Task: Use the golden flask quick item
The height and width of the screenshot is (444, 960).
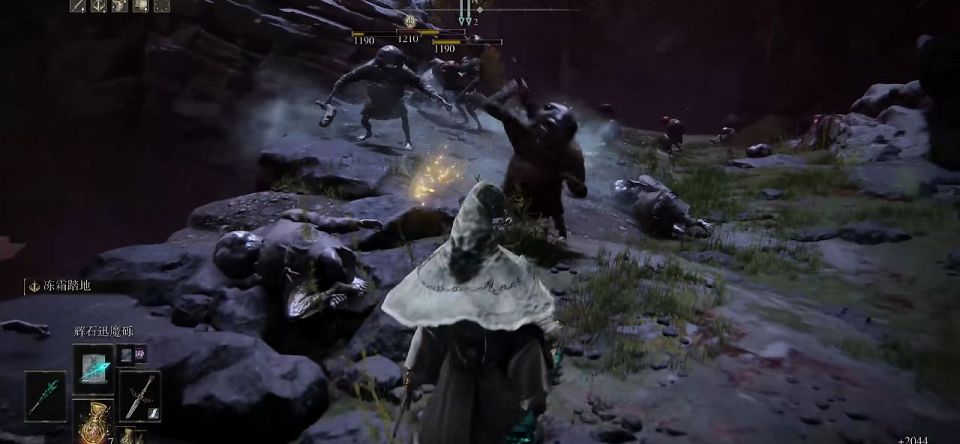Action: click(93, 422)
